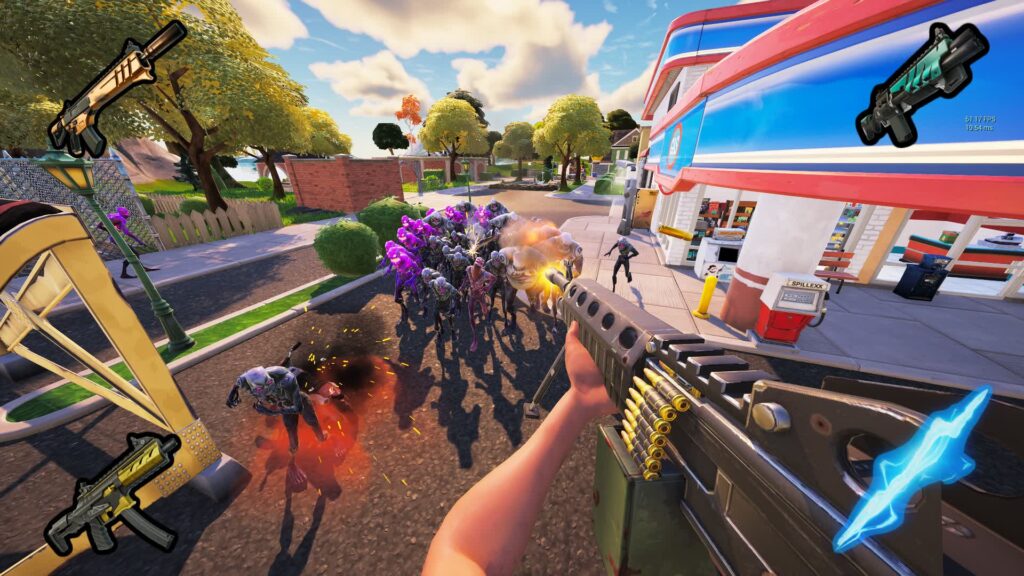The image size is (1024, 576).
Task: Select the tan assault rifle icon
Action: (x=115, y=86)
